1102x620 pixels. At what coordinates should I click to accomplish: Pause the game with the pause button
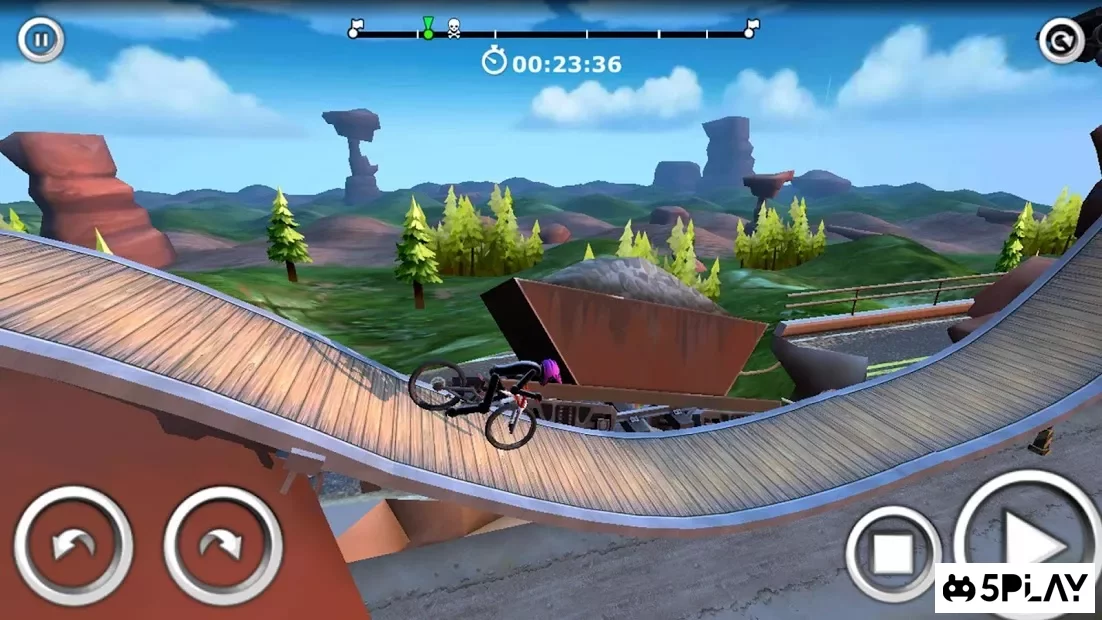(x=41, y=40)
